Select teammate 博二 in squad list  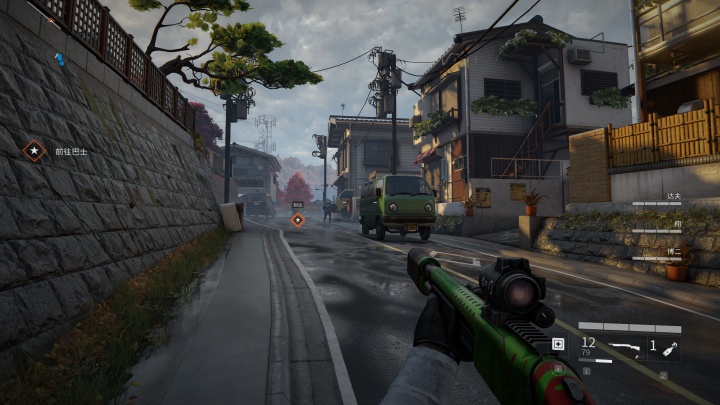[673, 252]
